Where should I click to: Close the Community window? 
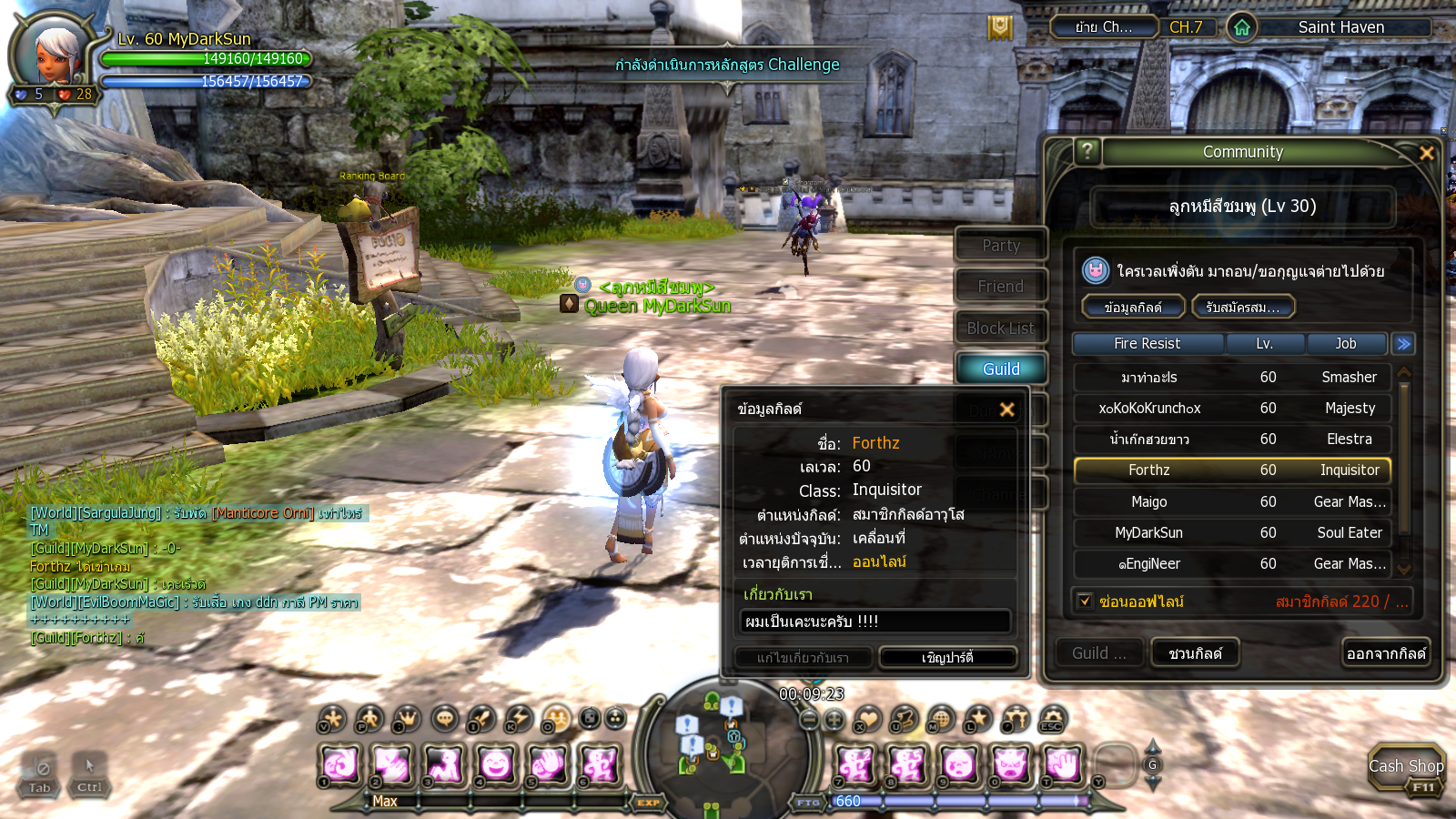click(x=1426, y=153)
